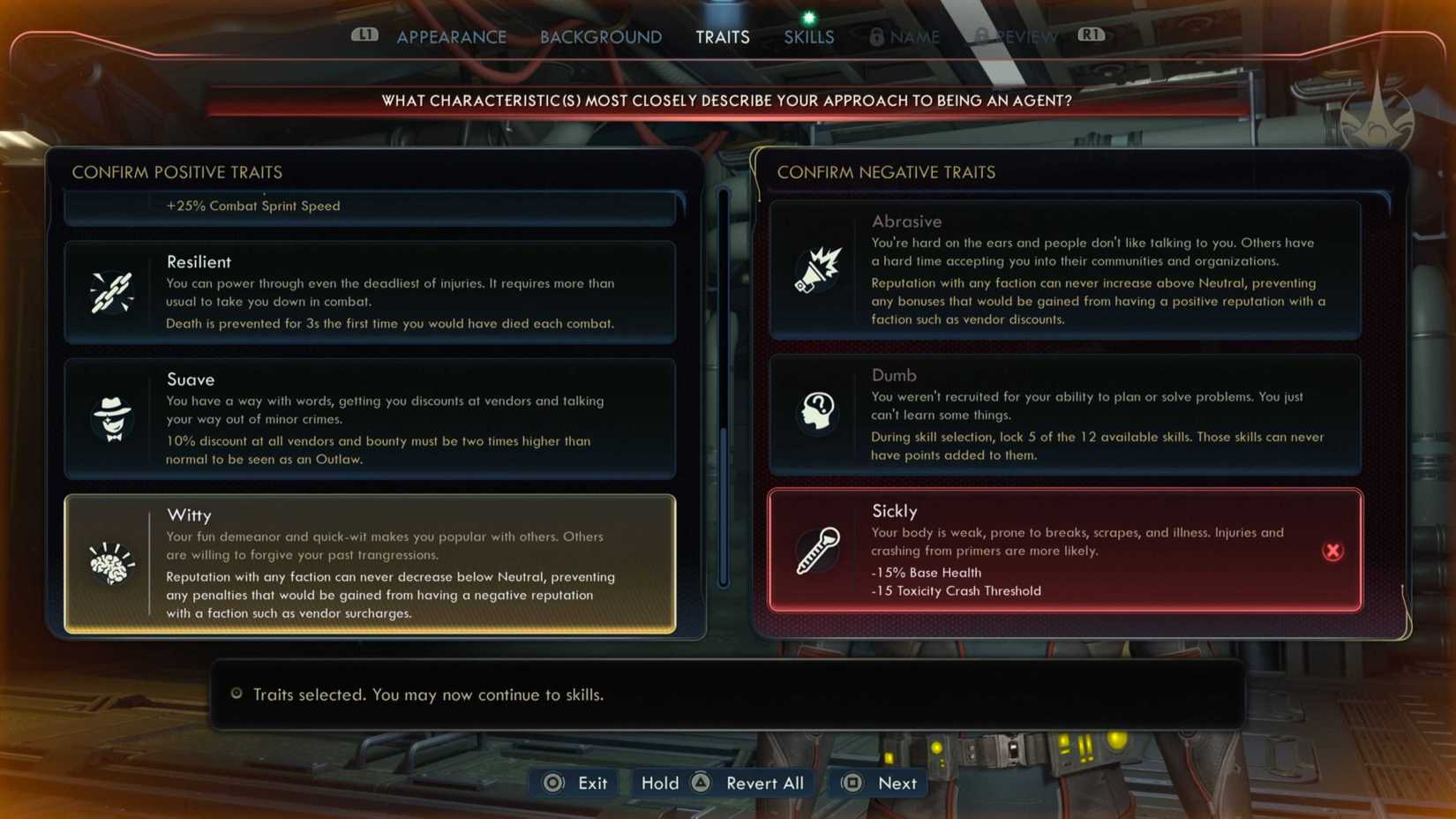Click the L1 shoulder button prompt
The height and width of the screenshot is (819, 1456).
(364, 36)
